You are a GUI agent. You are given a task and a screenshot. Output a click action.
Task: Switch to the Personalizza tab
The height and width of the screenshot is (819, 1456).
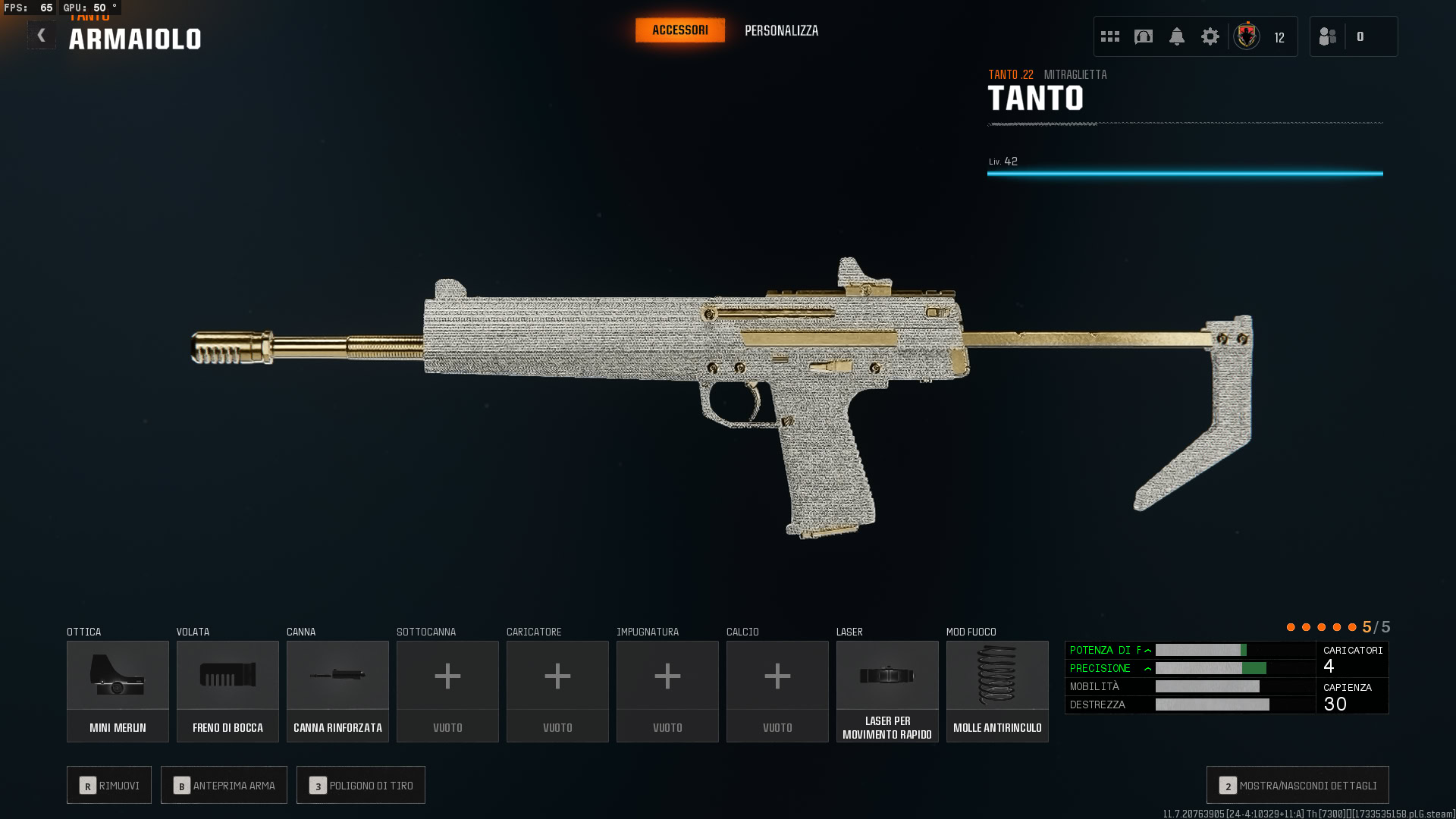click(x=781, y=31)
